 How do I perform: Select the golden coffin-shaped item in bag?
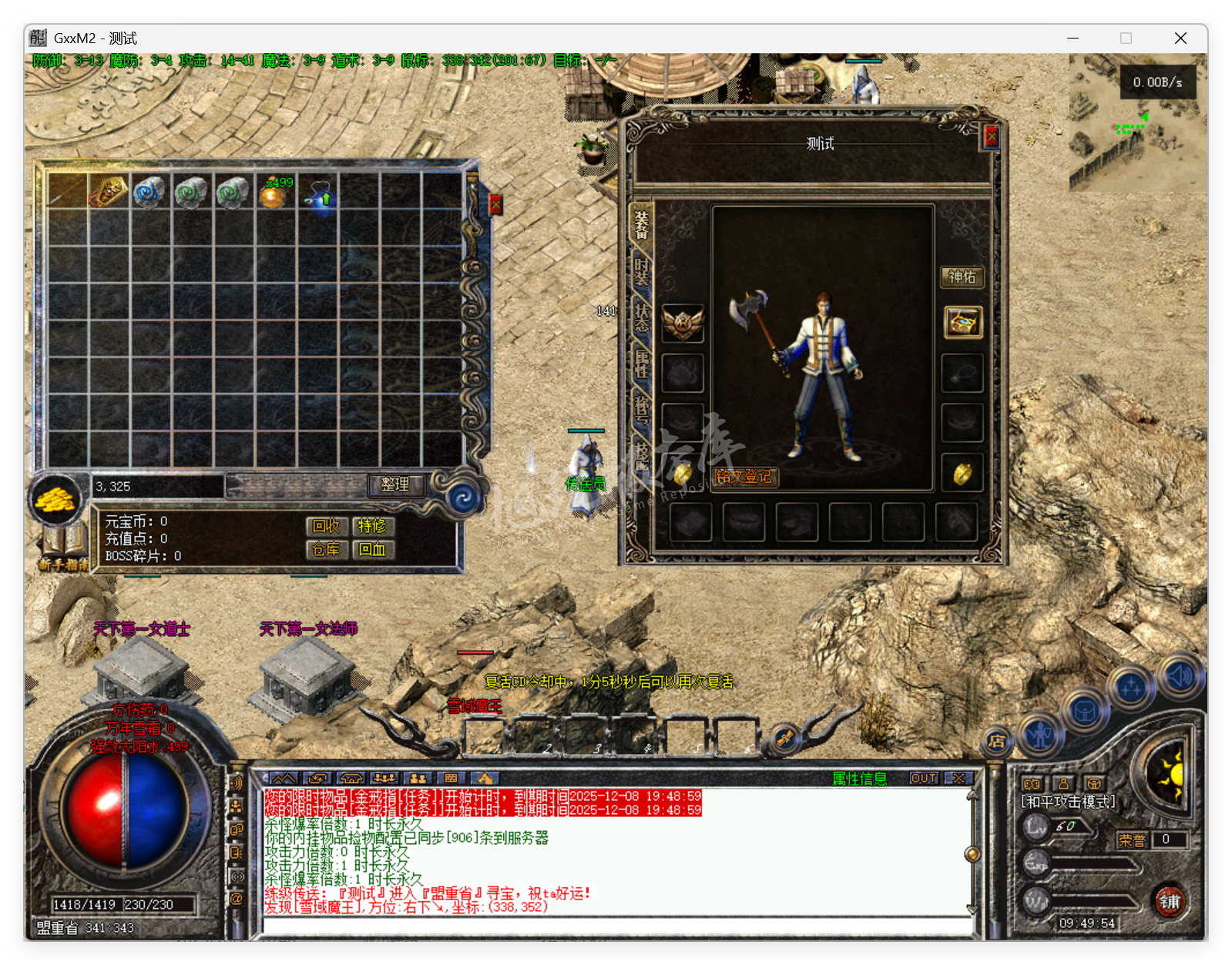[108, 192]
